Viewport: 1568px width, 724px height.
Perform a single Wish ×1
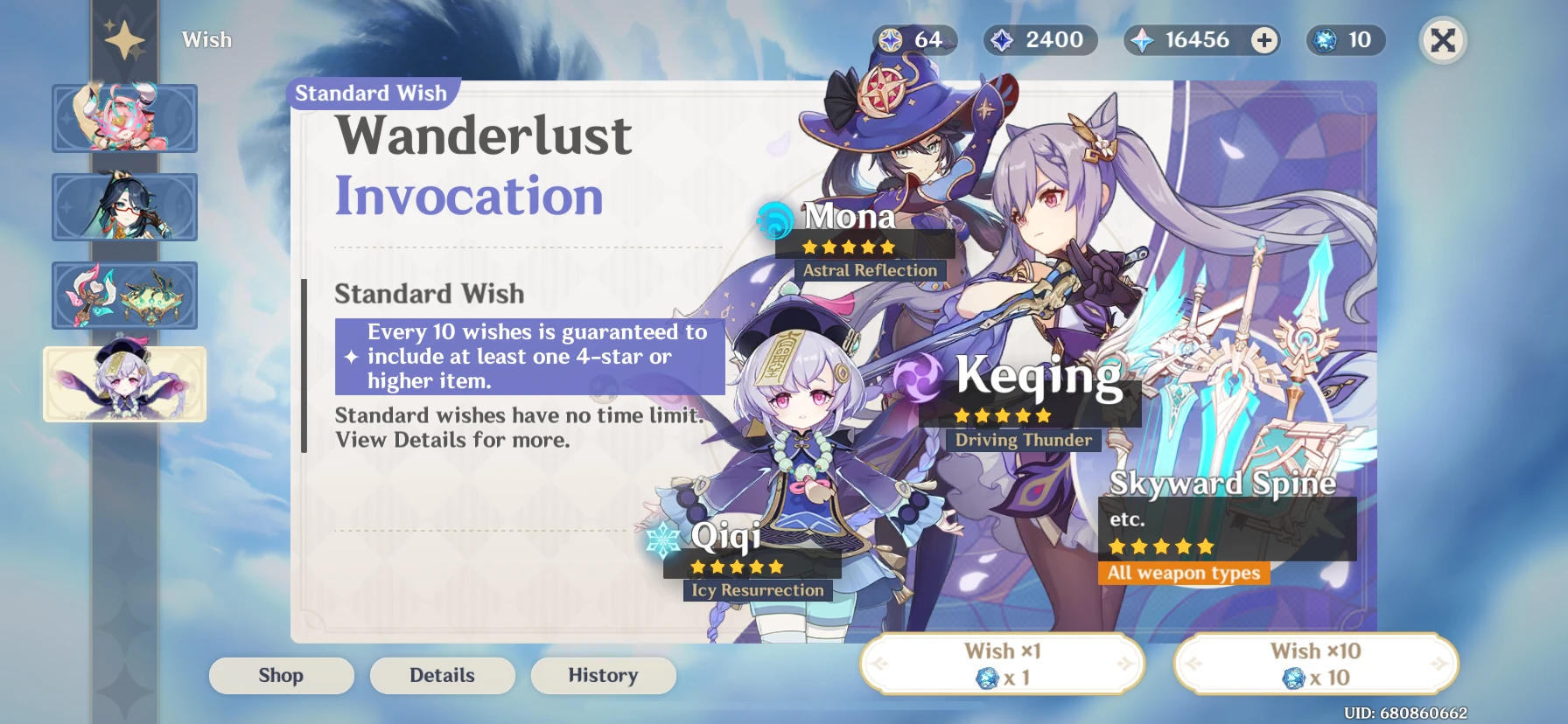click(x=1002, y=664)
